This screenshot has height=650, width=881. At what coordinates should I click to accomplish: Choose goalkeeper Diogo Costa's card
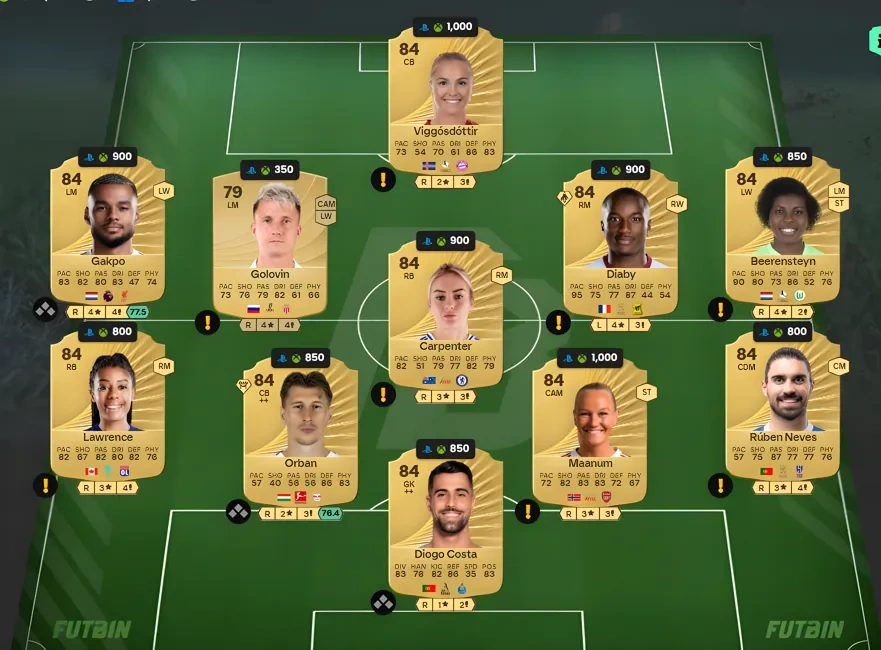446,515
